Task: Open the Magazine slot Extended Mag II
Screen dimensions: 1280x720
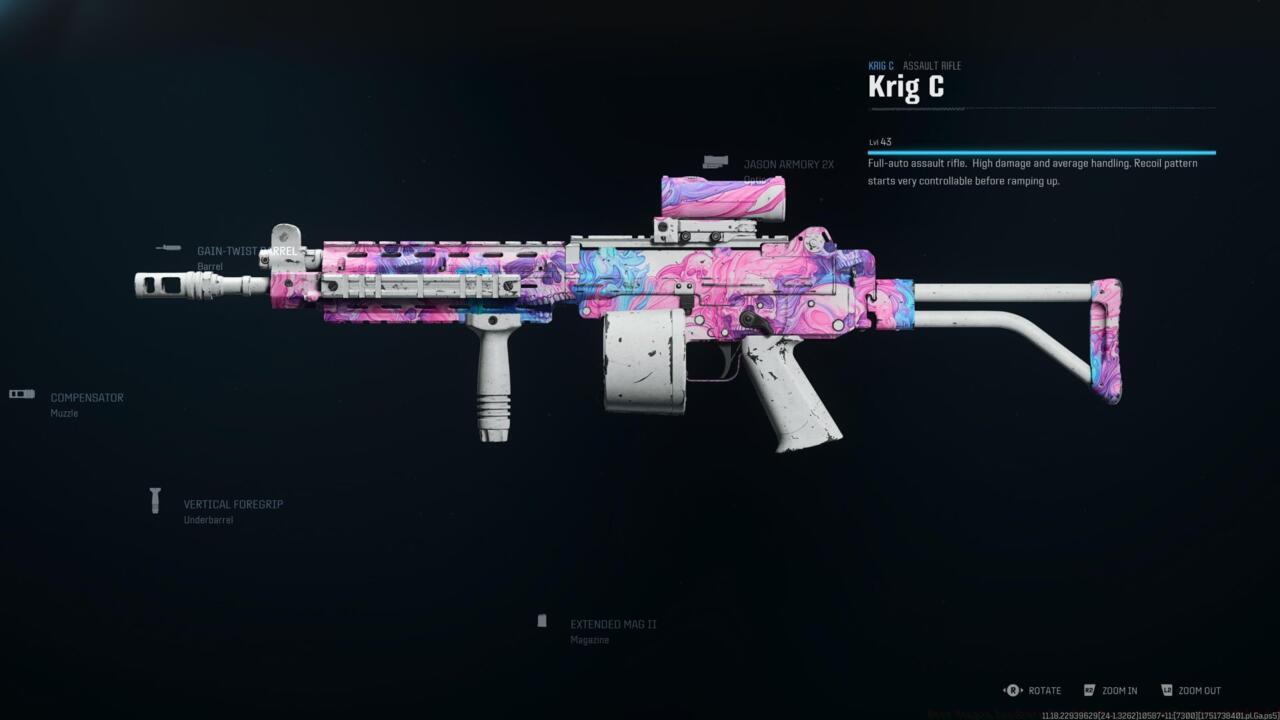Action: [613, 623]
